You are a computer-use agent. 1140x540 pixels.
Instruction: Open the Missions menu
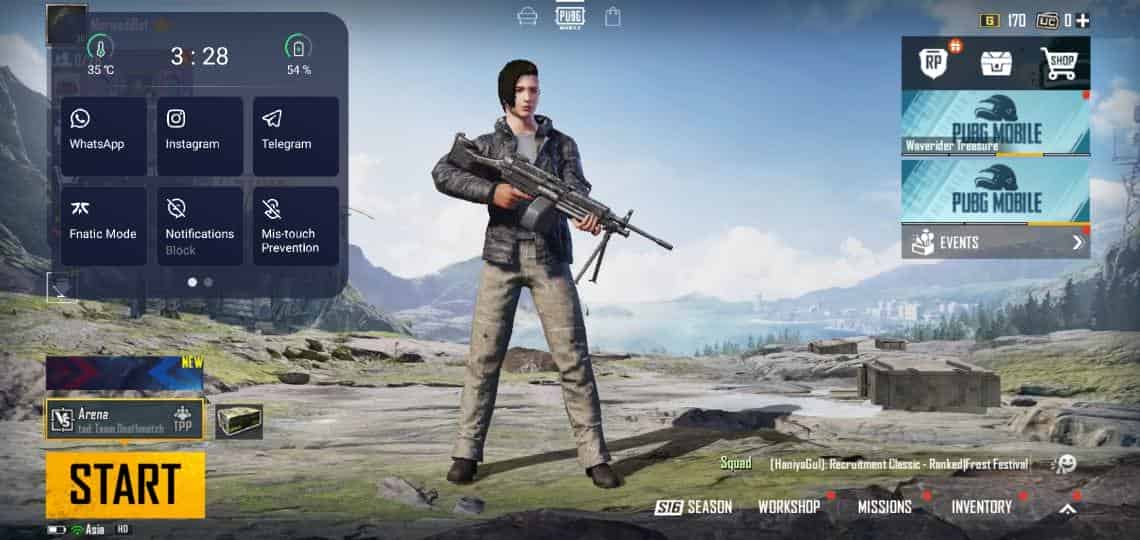click(x=884, y=507)
